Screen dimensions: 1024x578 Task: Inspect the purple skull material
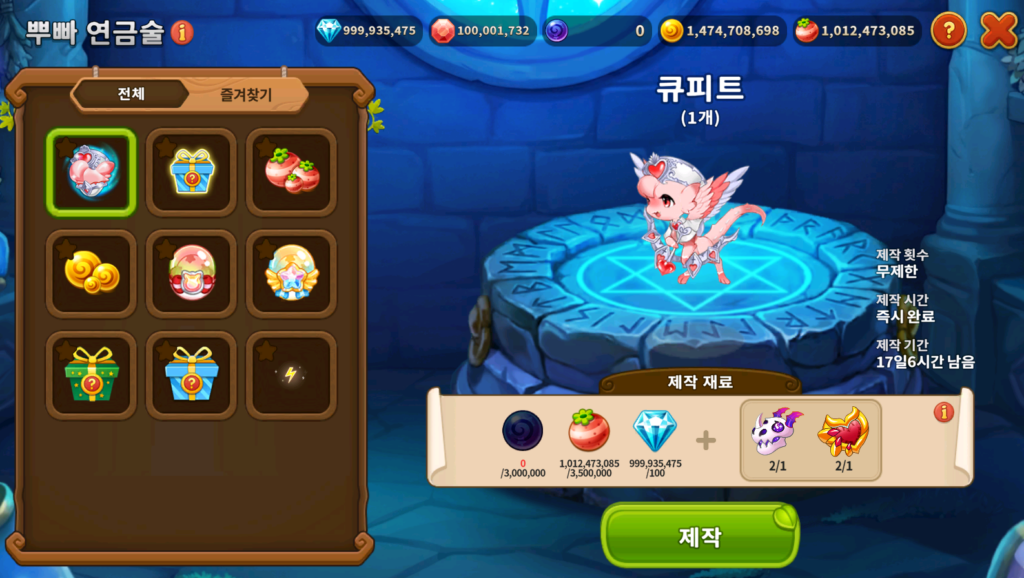(776, 432)
